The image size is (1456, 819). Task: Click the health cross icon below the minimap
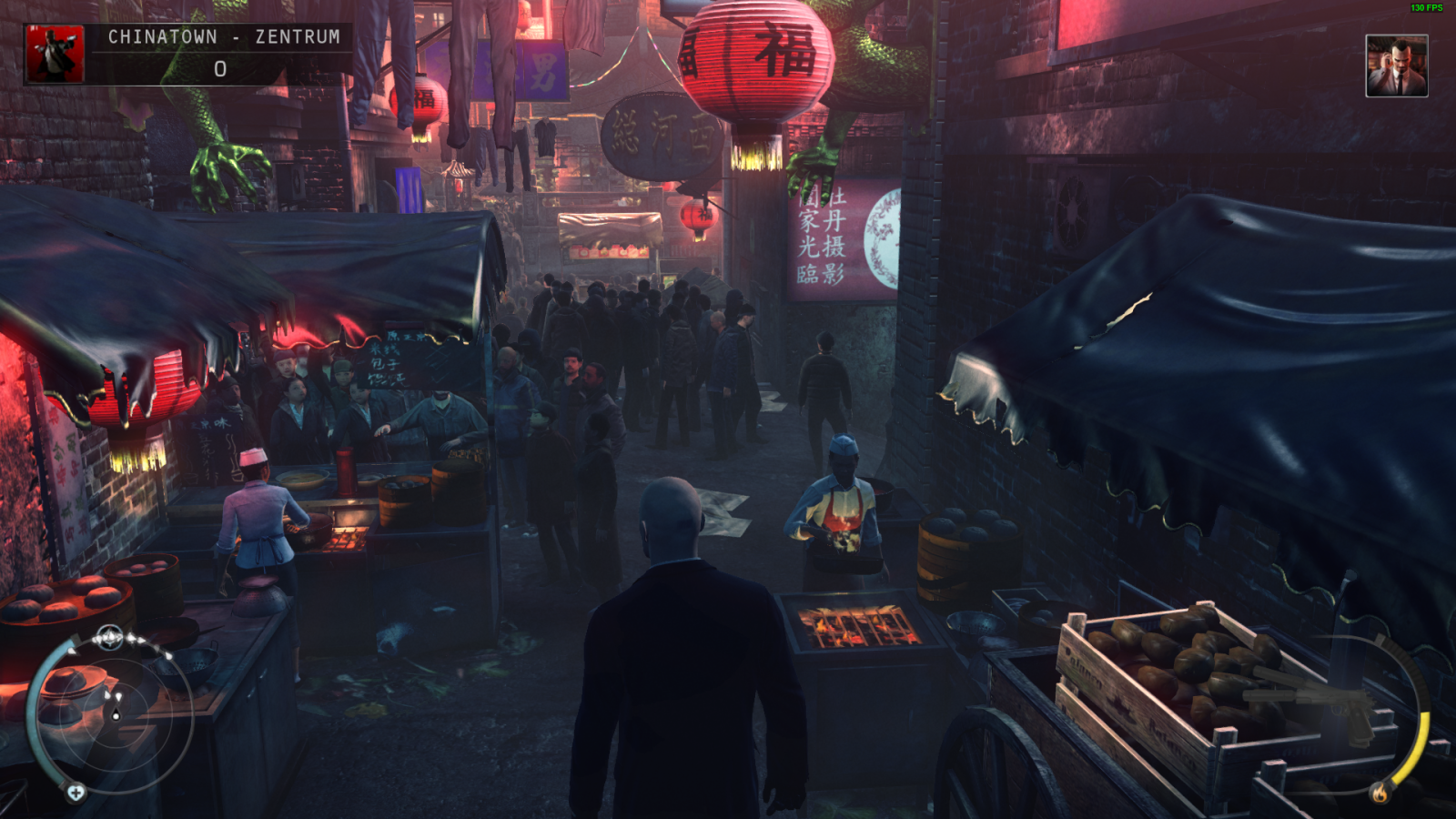[76, 793]
